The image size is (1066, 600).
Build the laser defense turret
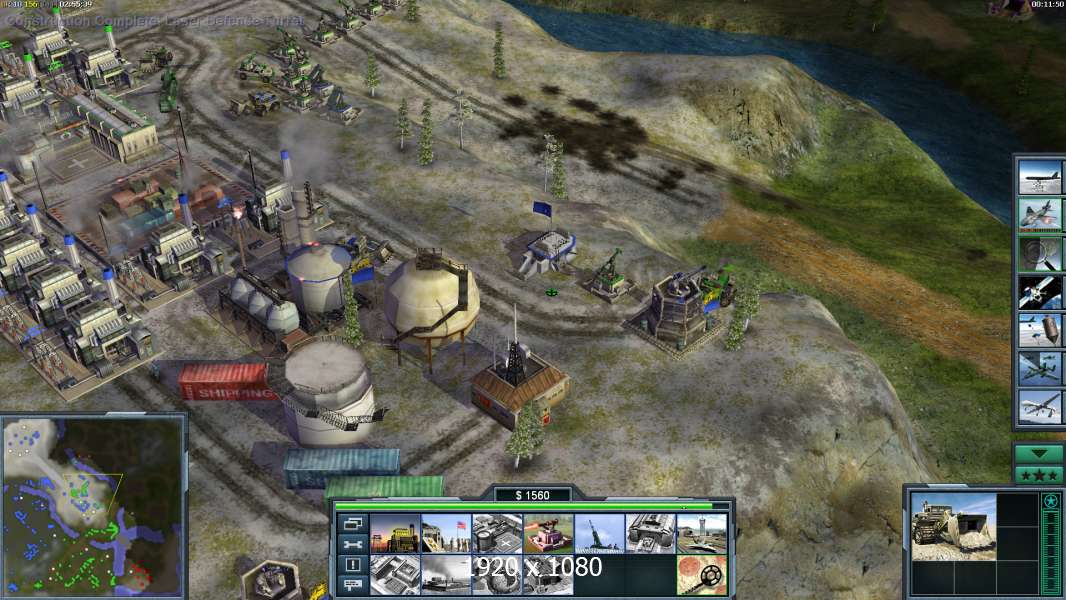click(x=548, y=533)
